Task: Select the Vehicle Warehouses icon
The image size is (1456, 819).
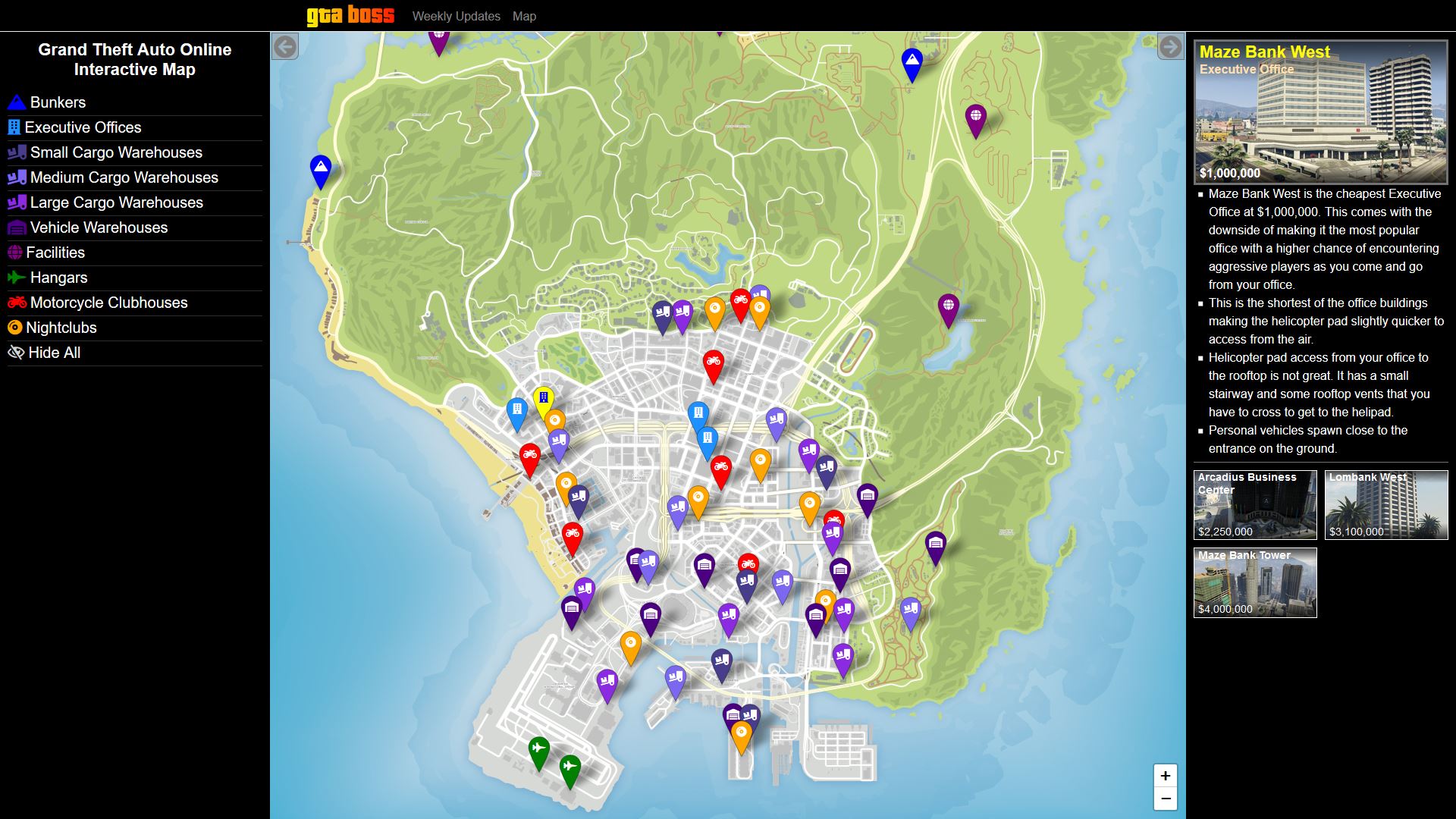Action: pos(17,227)
